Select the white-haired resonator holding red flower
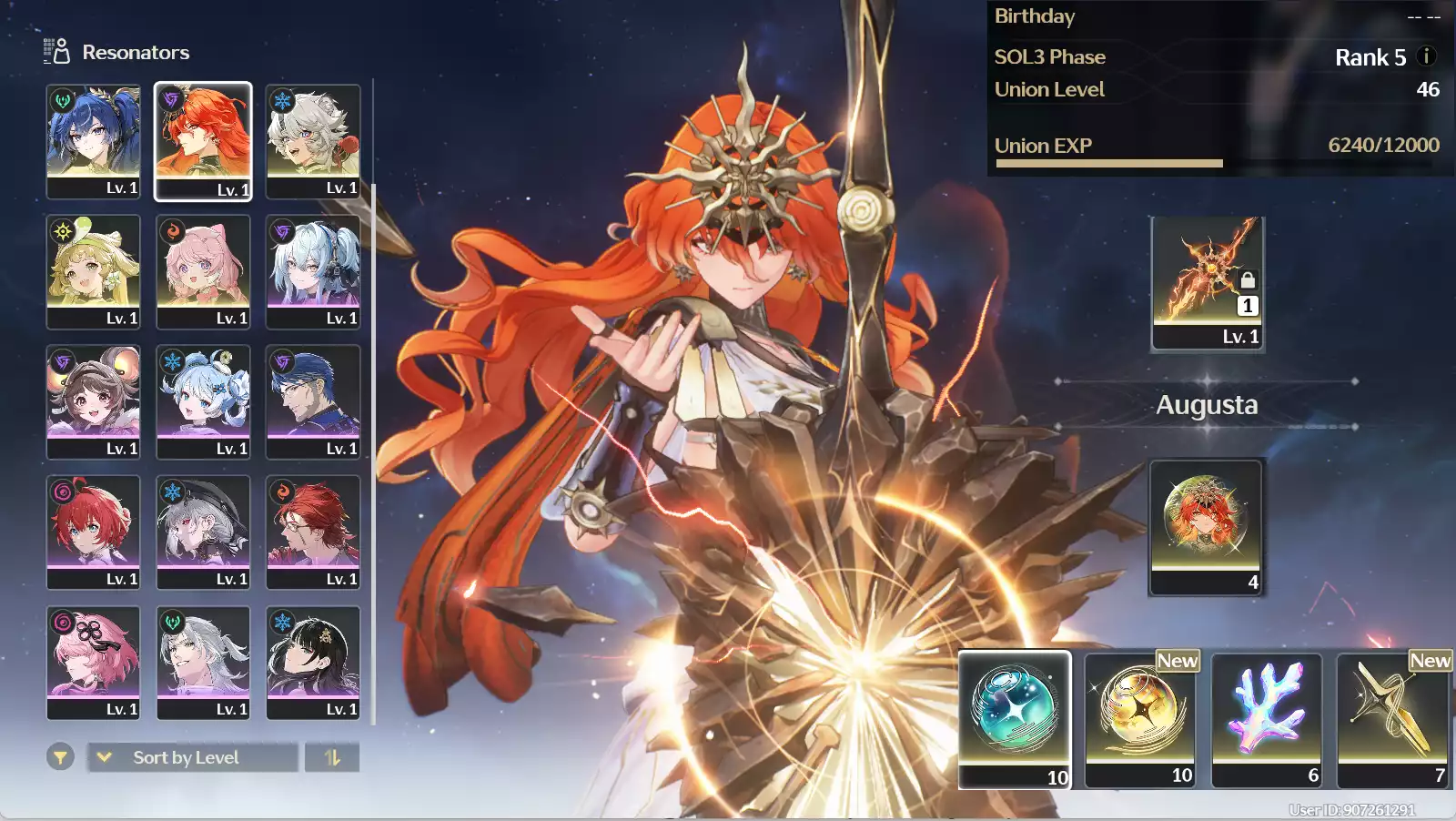1456x821 pixels. click(x=313, y=141)
